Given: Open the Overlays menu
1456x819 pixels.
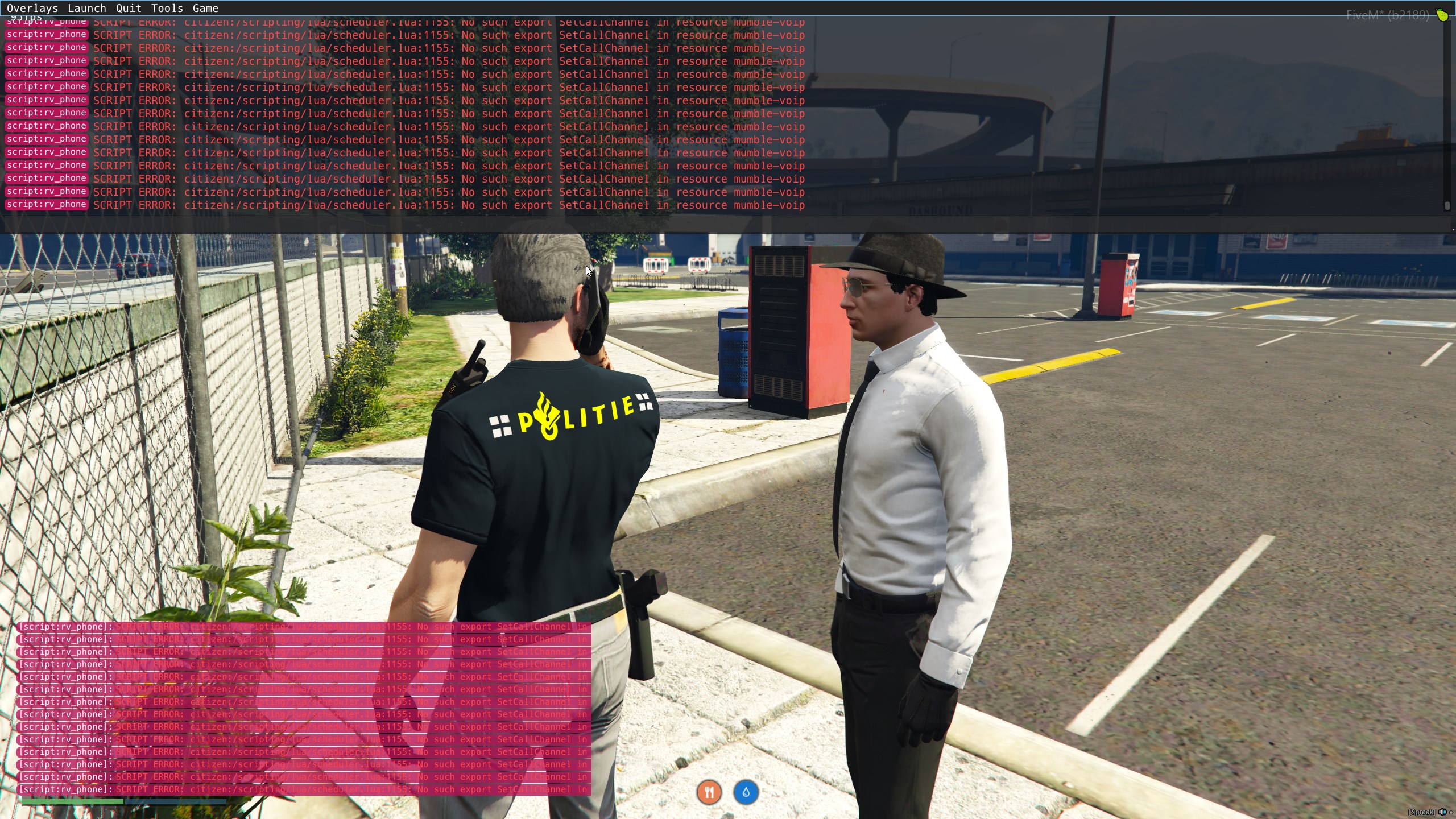Looking at the screenshot, I should coord(32,9).
